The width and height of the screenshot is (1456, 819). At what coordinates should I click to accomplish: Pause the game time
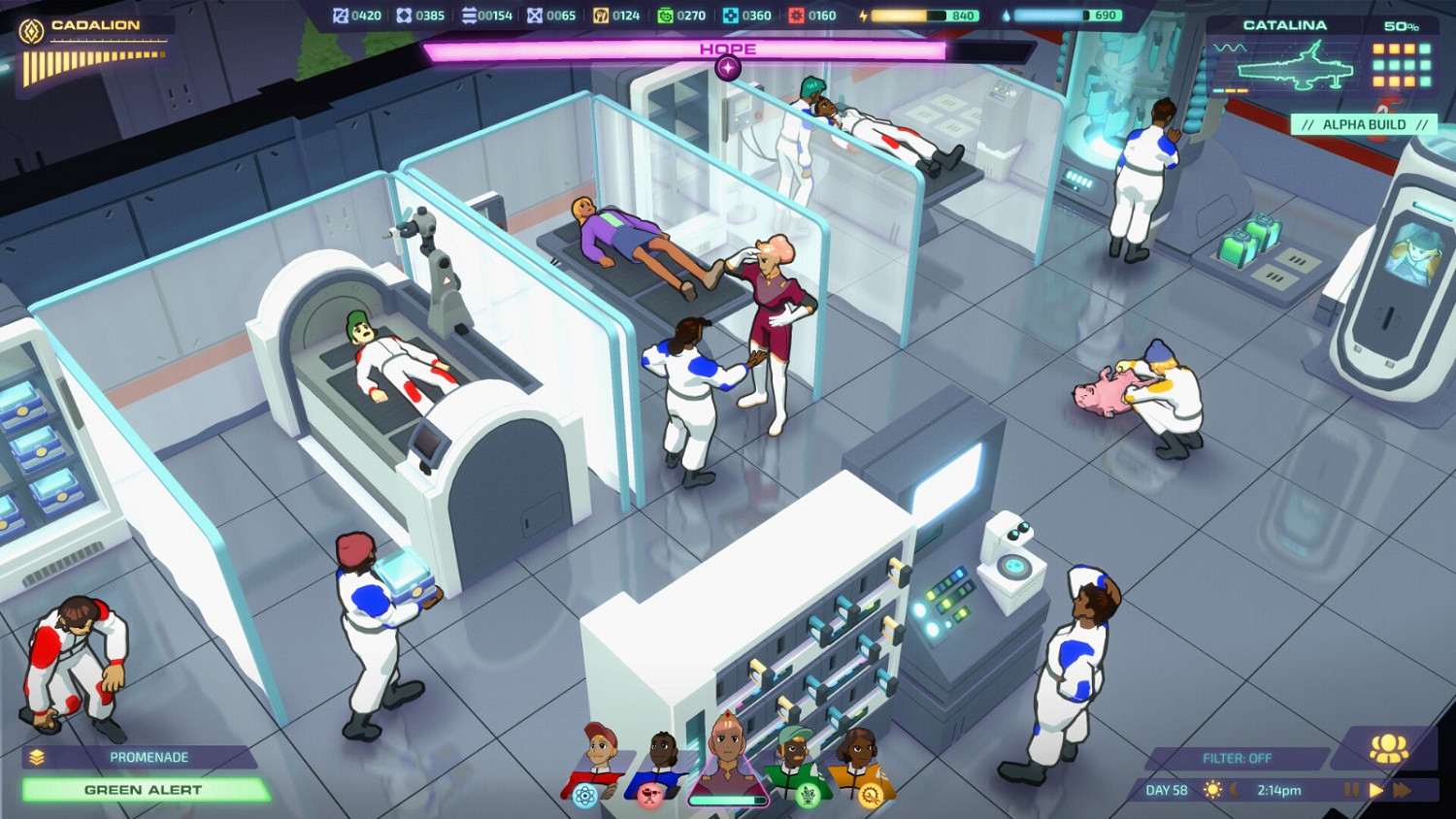click(1352, 790)
